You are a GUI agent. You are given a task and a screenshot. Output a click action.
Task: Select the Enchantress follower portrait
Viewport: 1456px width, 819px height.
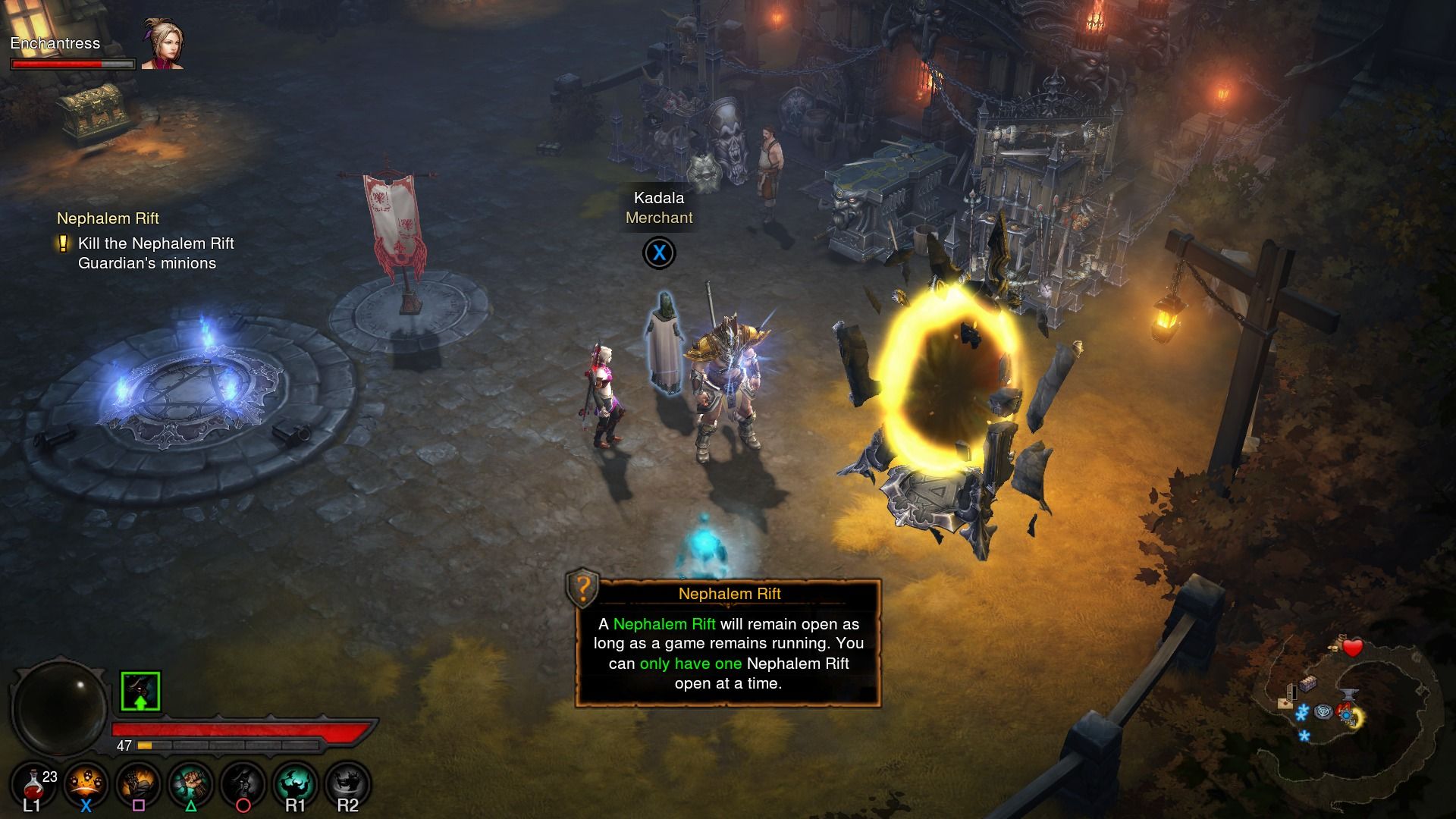coord(162,44)
